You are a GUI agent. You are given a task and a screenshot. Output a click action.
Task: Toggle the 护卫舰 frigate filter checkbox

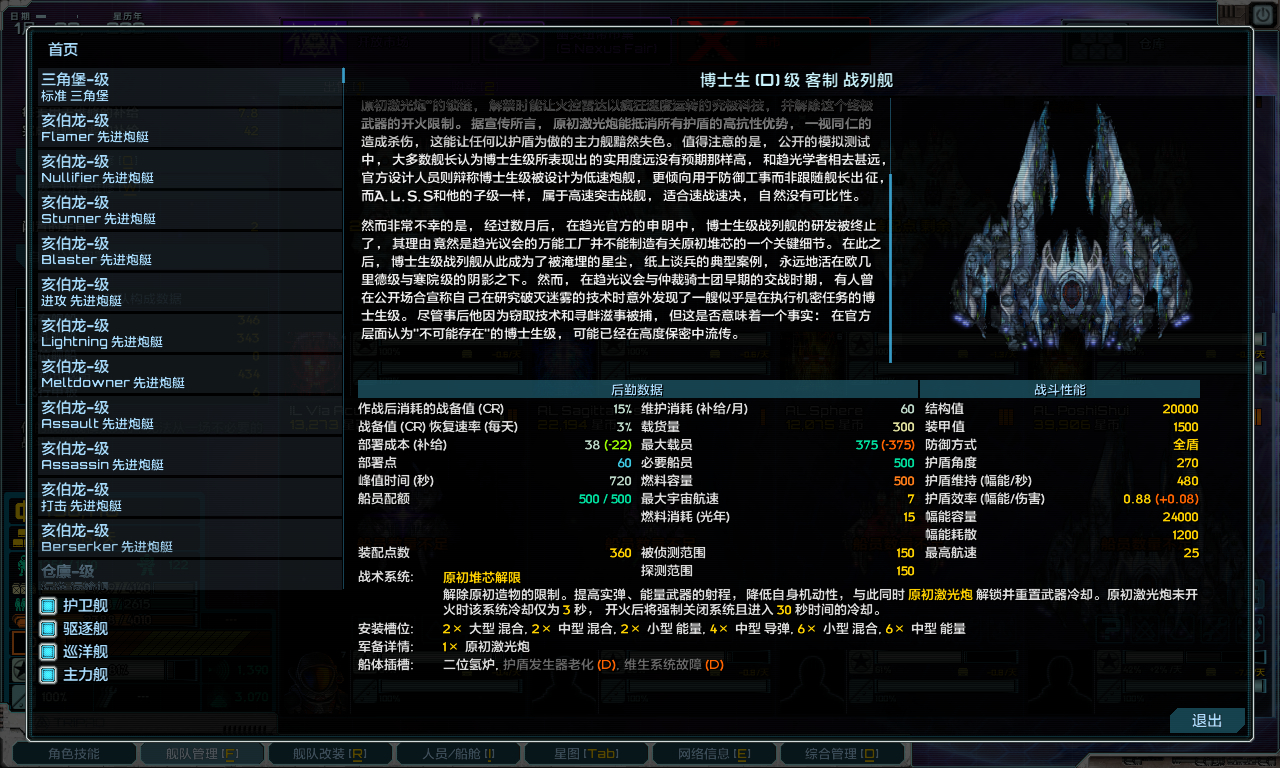[46, 604]
